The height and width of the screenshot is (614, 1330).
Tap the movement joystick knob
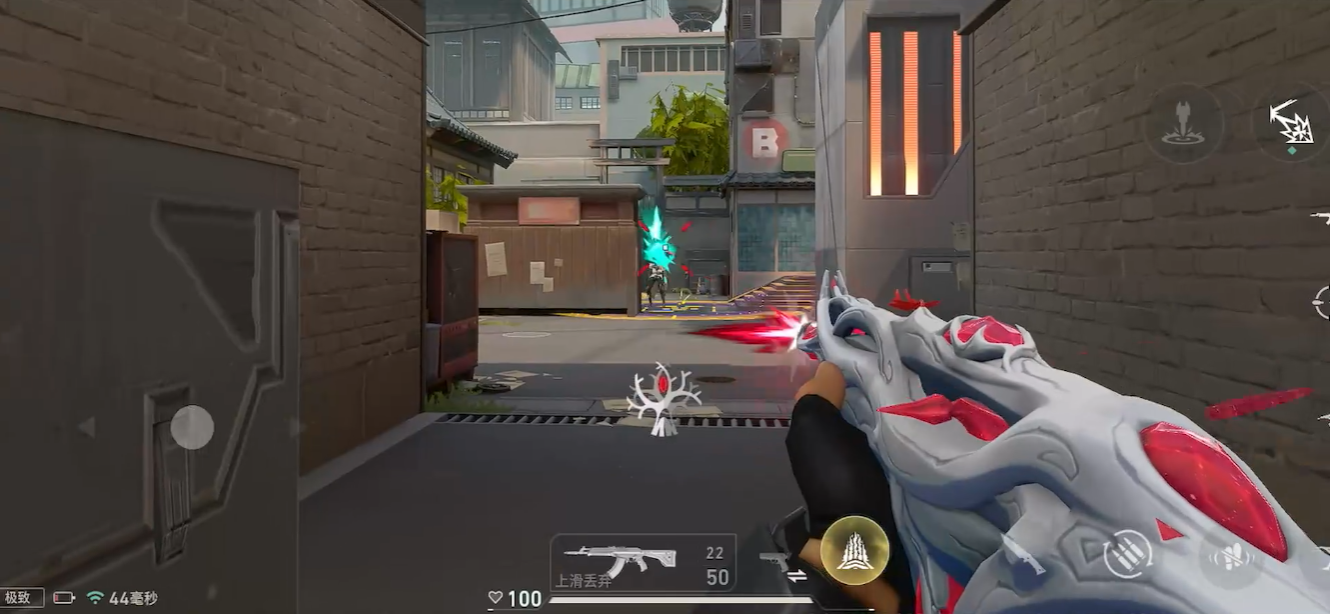pyautogui.click(x=192, y=428)
